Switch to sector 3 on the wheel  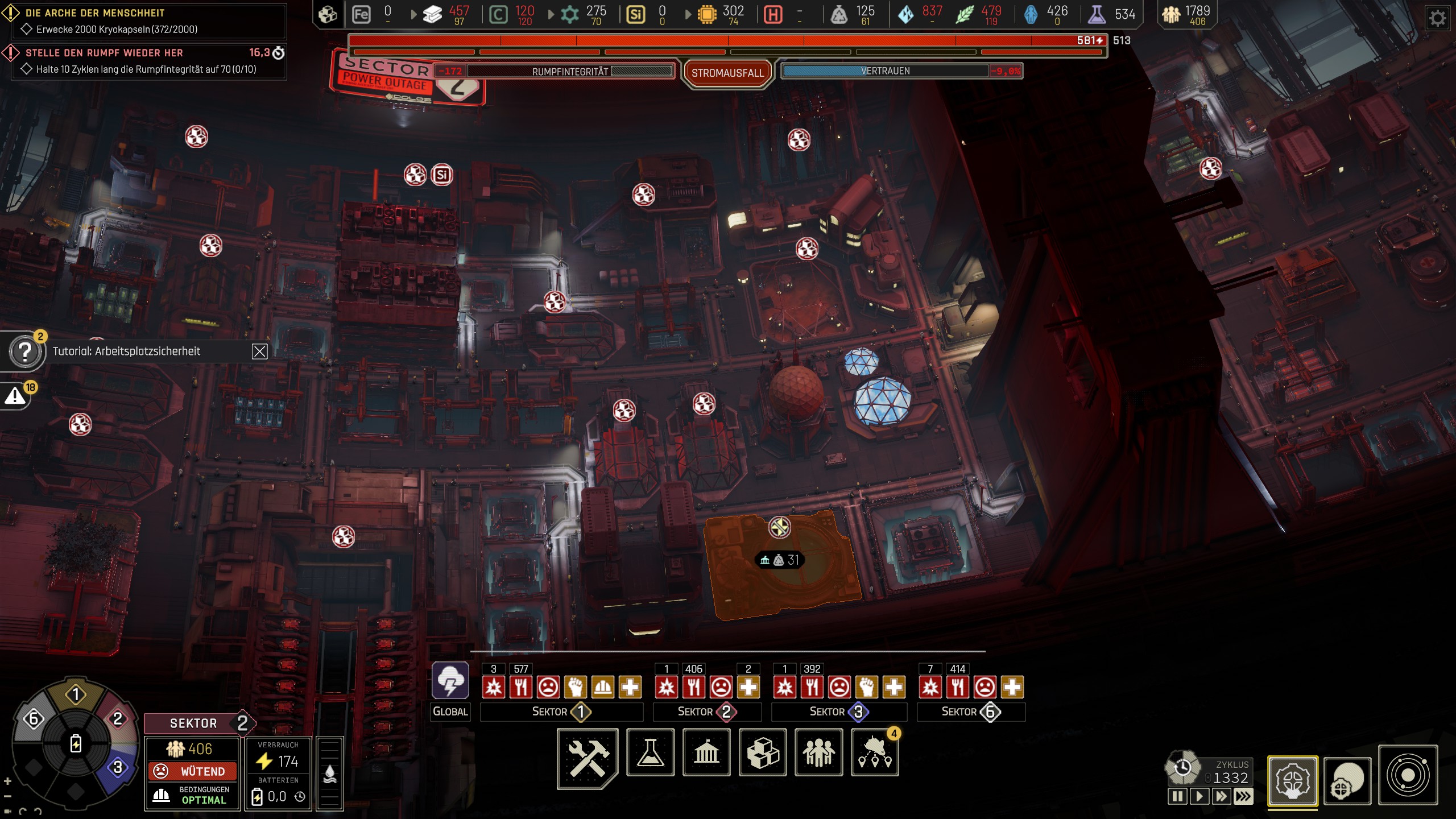(118, 767)
